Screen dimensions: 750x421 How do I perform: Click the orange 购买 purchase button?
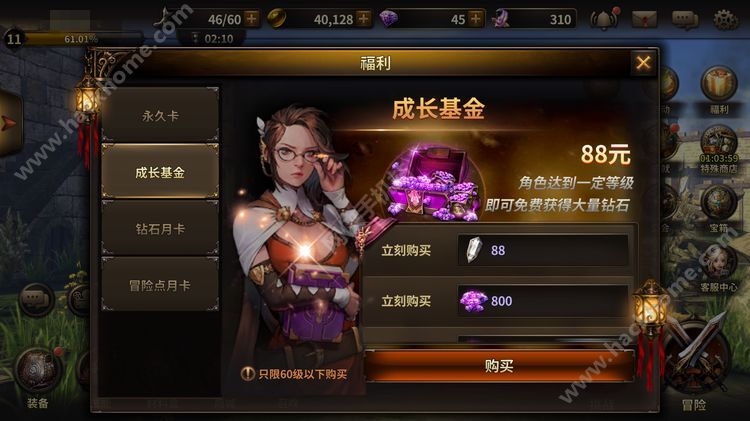pos(498,366)
